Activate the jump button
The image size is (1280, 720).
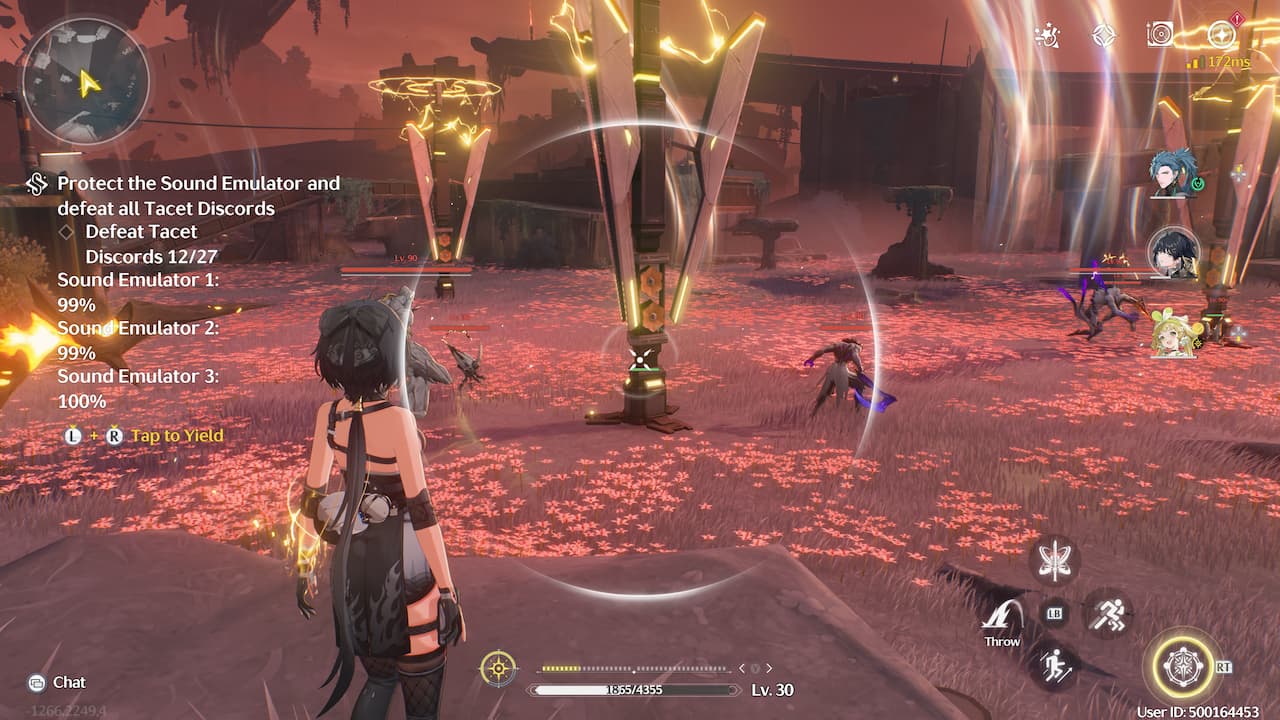[1054, 665]
